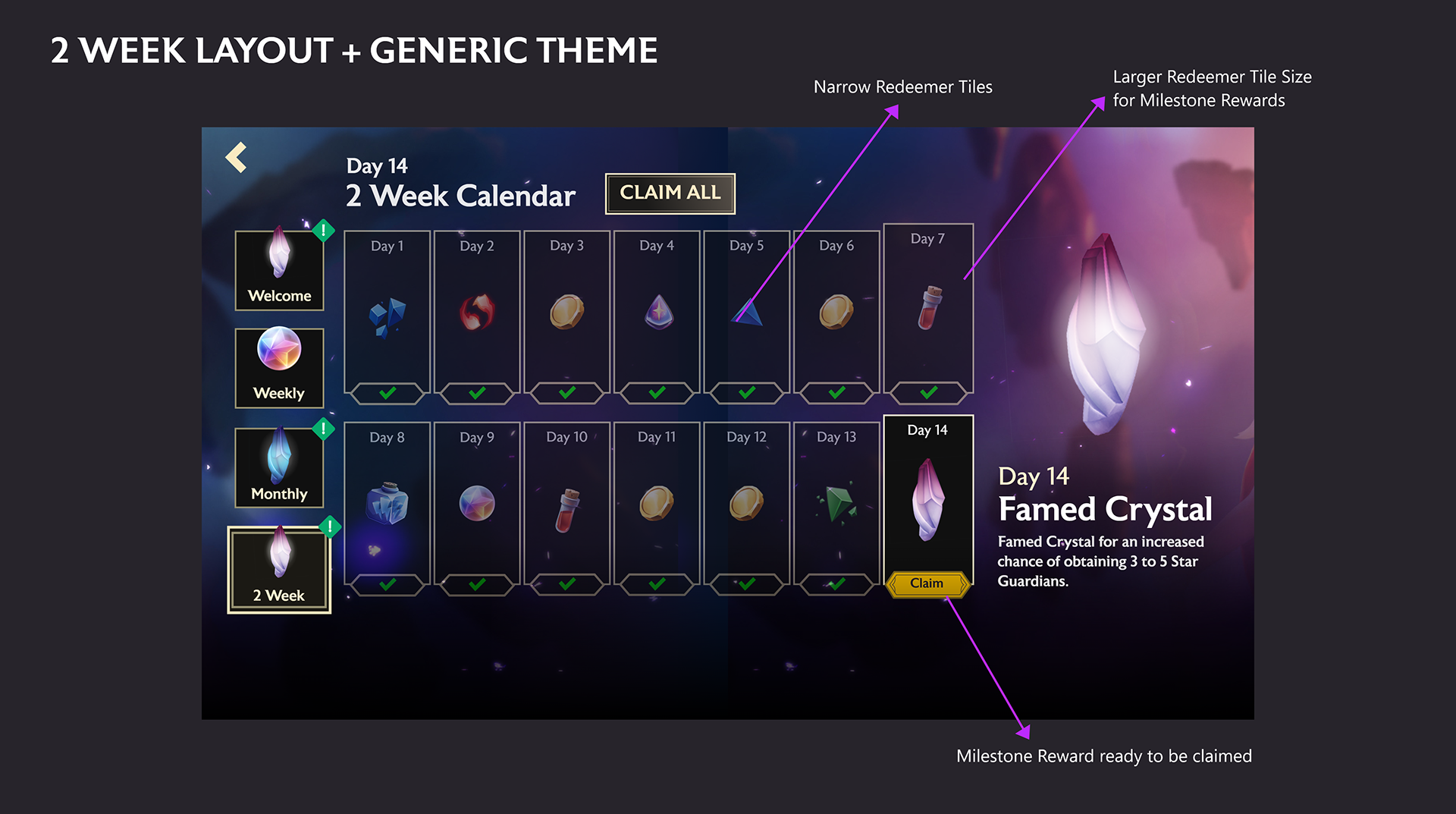1456x814 pixels.
Task: Claim the Day 14 milestone reward
Action: [x=928, y=583]
